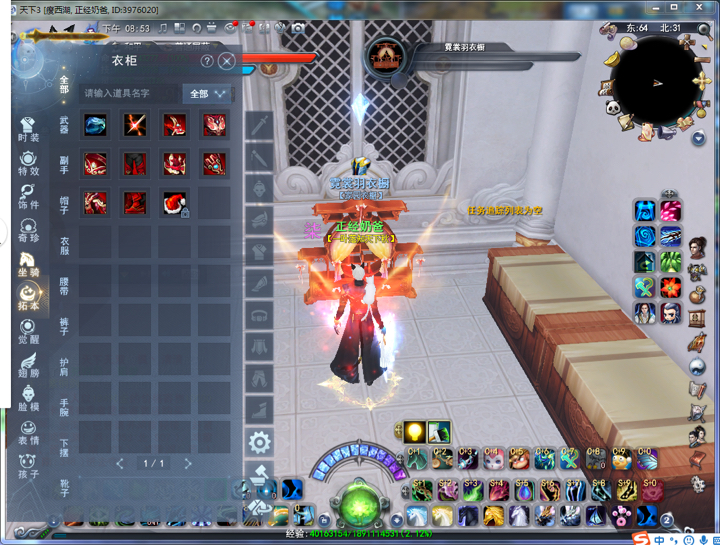Choose the 坐骑 mount category

coord(28,264)
